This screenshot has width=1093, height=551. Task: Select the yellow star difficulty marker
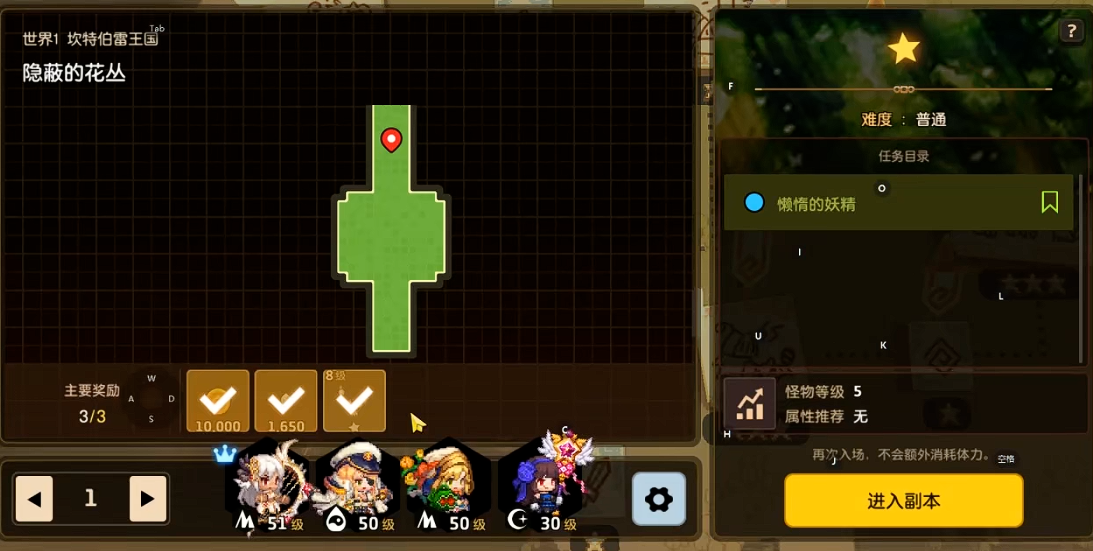pos(904,48)
